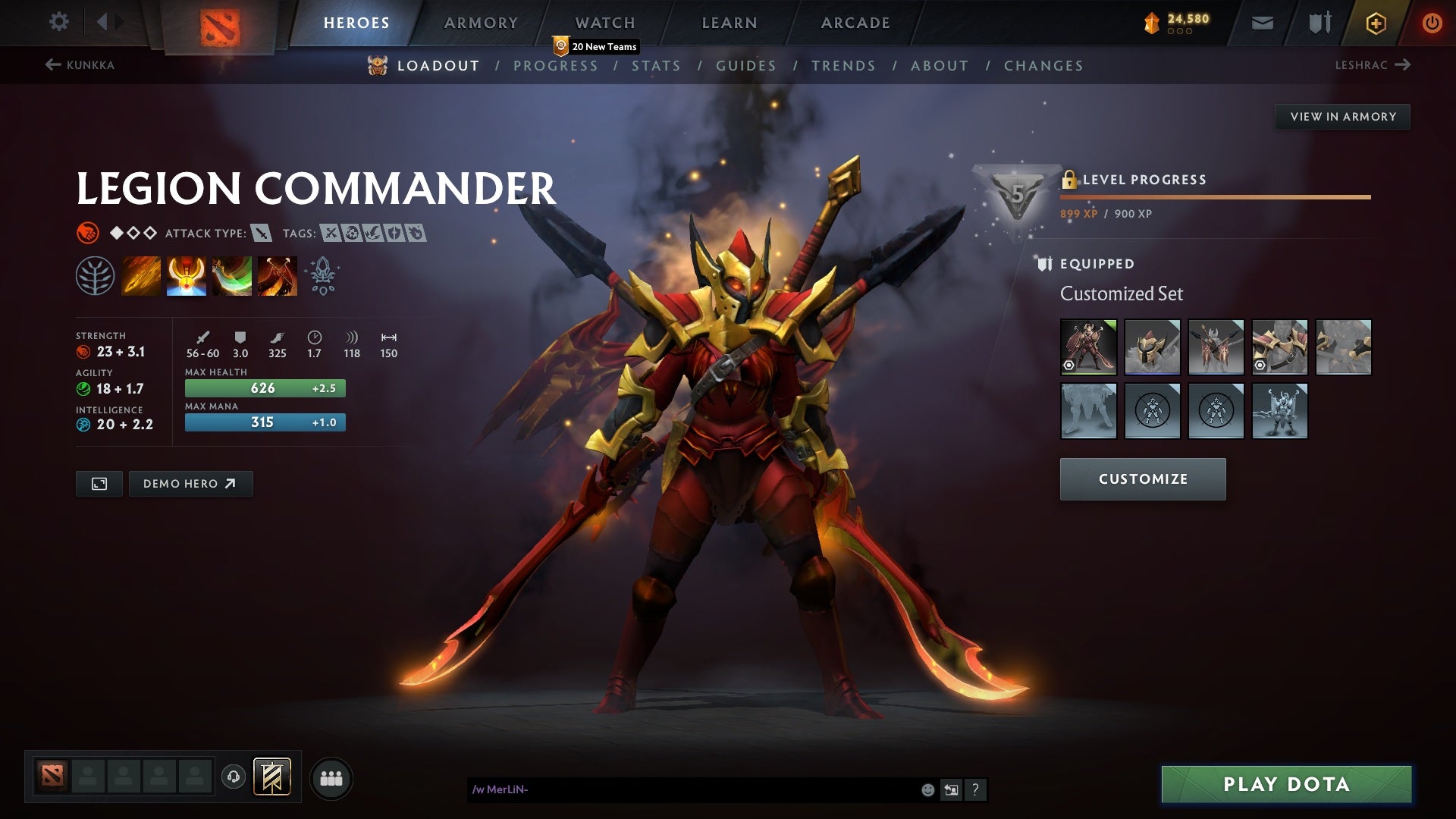Viewport: 1456px width, 819px height.
Task: Click the level progress XP bar
Action: click(1213, 197)
